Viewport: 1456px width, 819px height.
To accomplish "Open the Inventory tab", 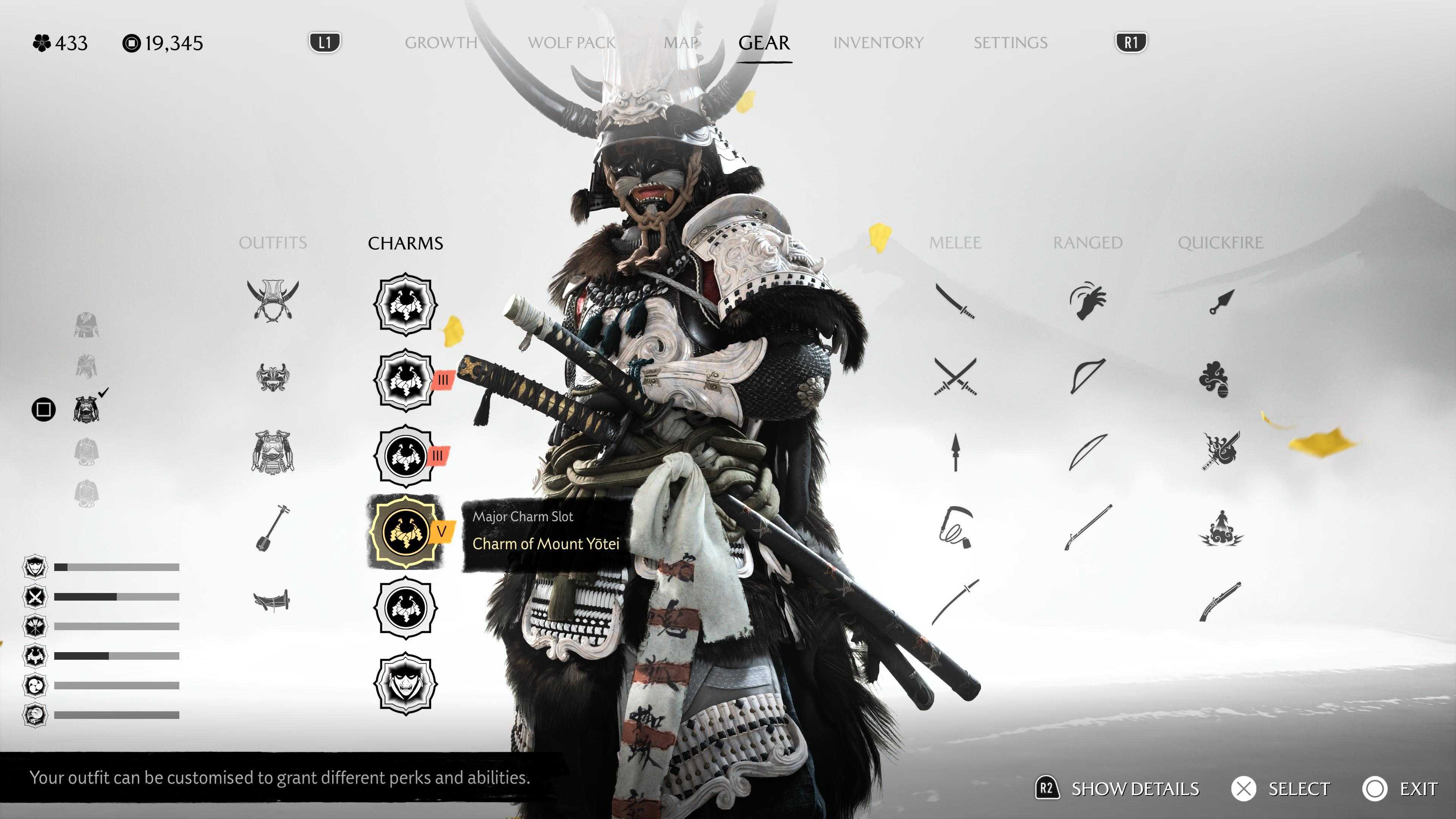I will point(878,43).
